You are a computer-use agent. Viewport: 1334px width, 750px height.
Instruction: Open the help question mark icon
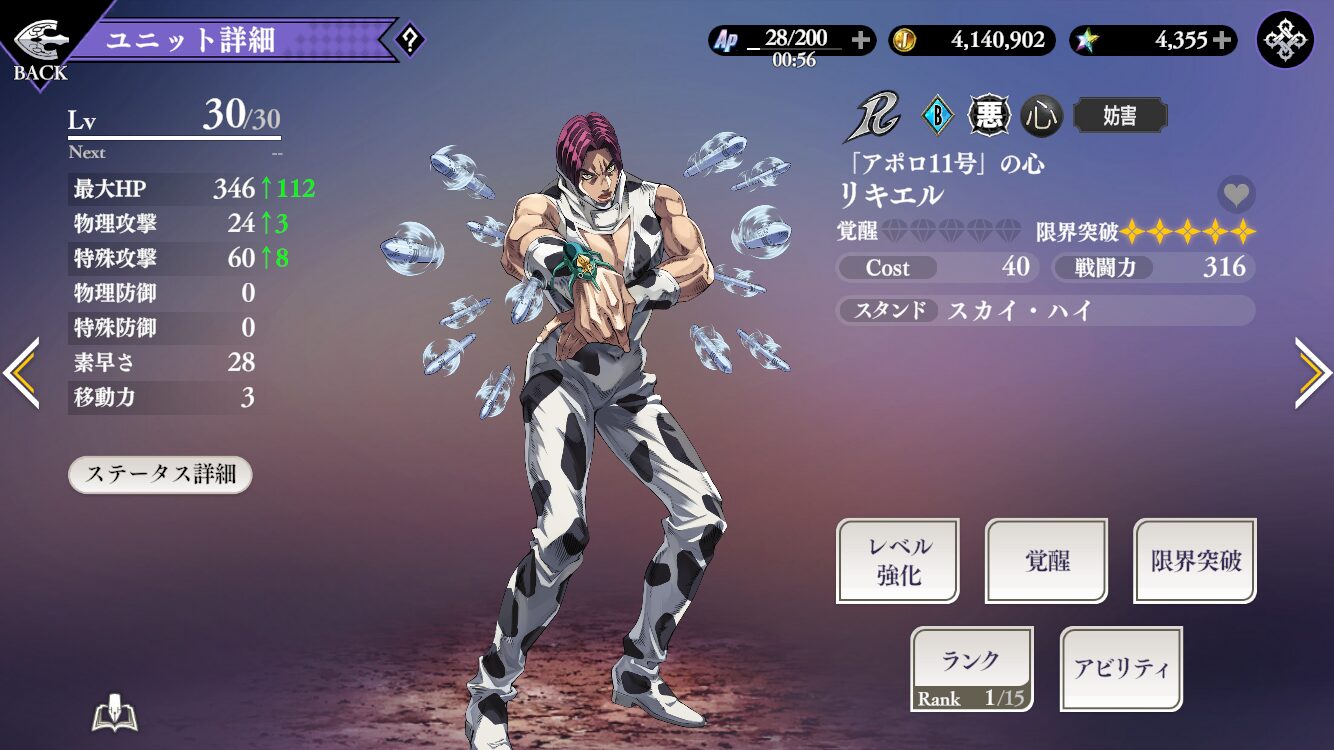(410, 40)
